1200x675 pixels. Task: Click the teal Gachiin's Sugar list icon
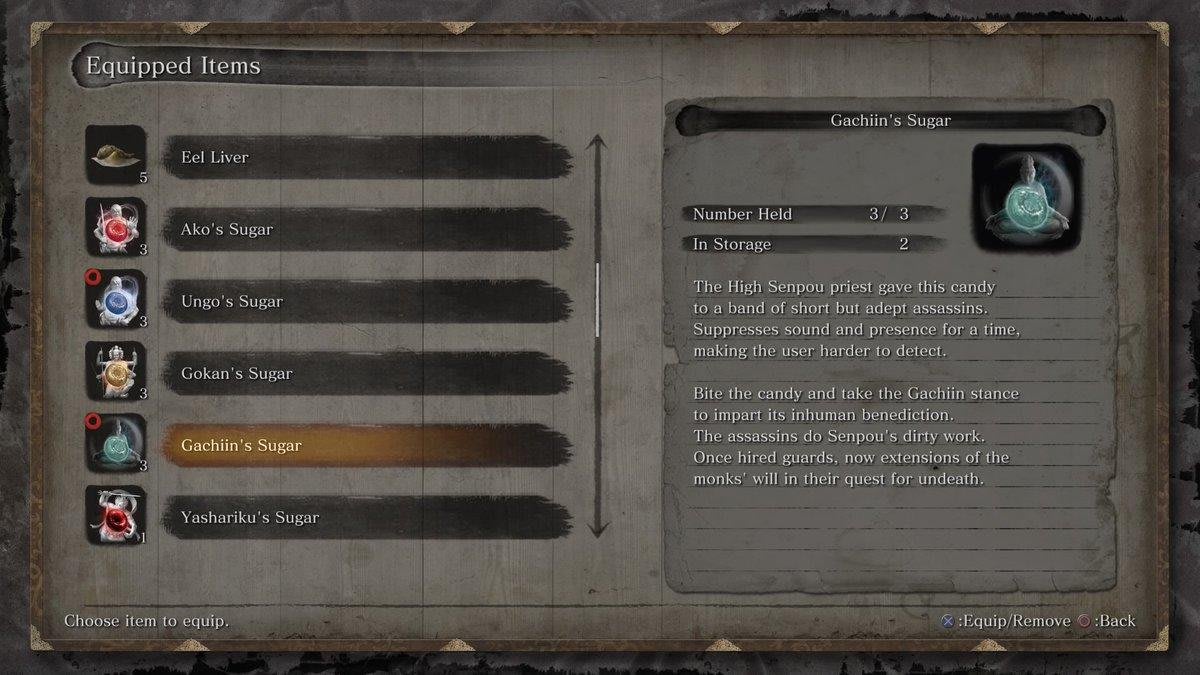(116, 444)
